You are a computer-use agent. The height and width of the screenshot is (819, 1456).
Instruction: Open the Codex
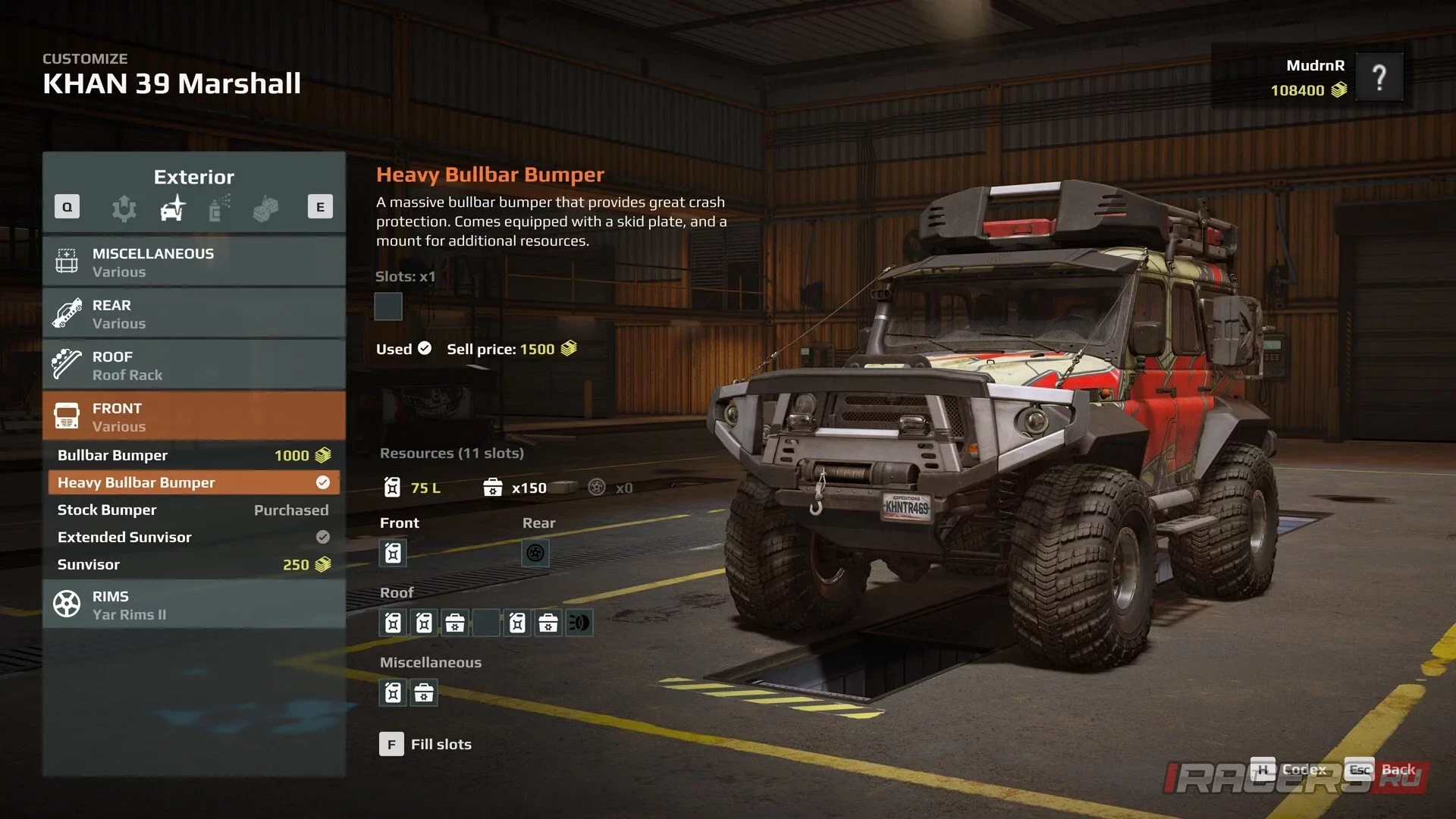[1288, 770]
